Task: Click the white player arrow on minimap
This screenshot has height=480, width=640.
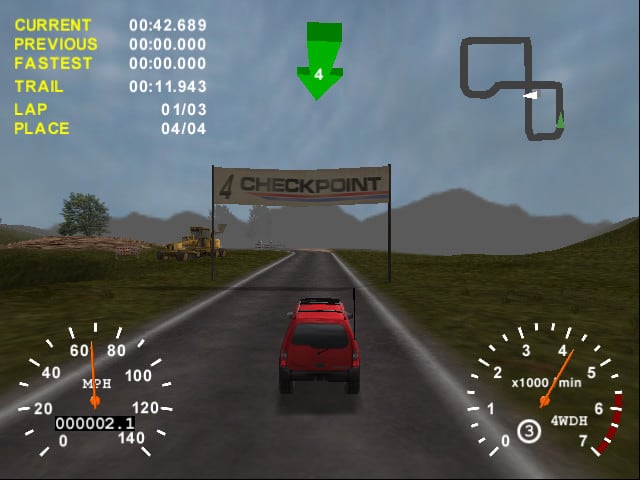Action: tap(530, 95)
